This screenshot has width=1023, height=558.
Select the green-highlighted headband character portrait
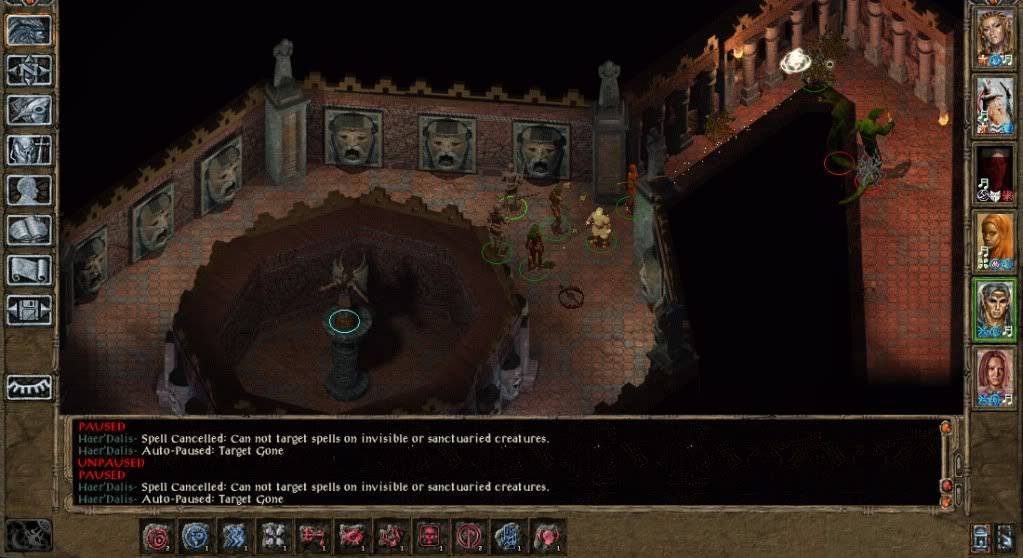pyautogui.click(x=995, y=306)
